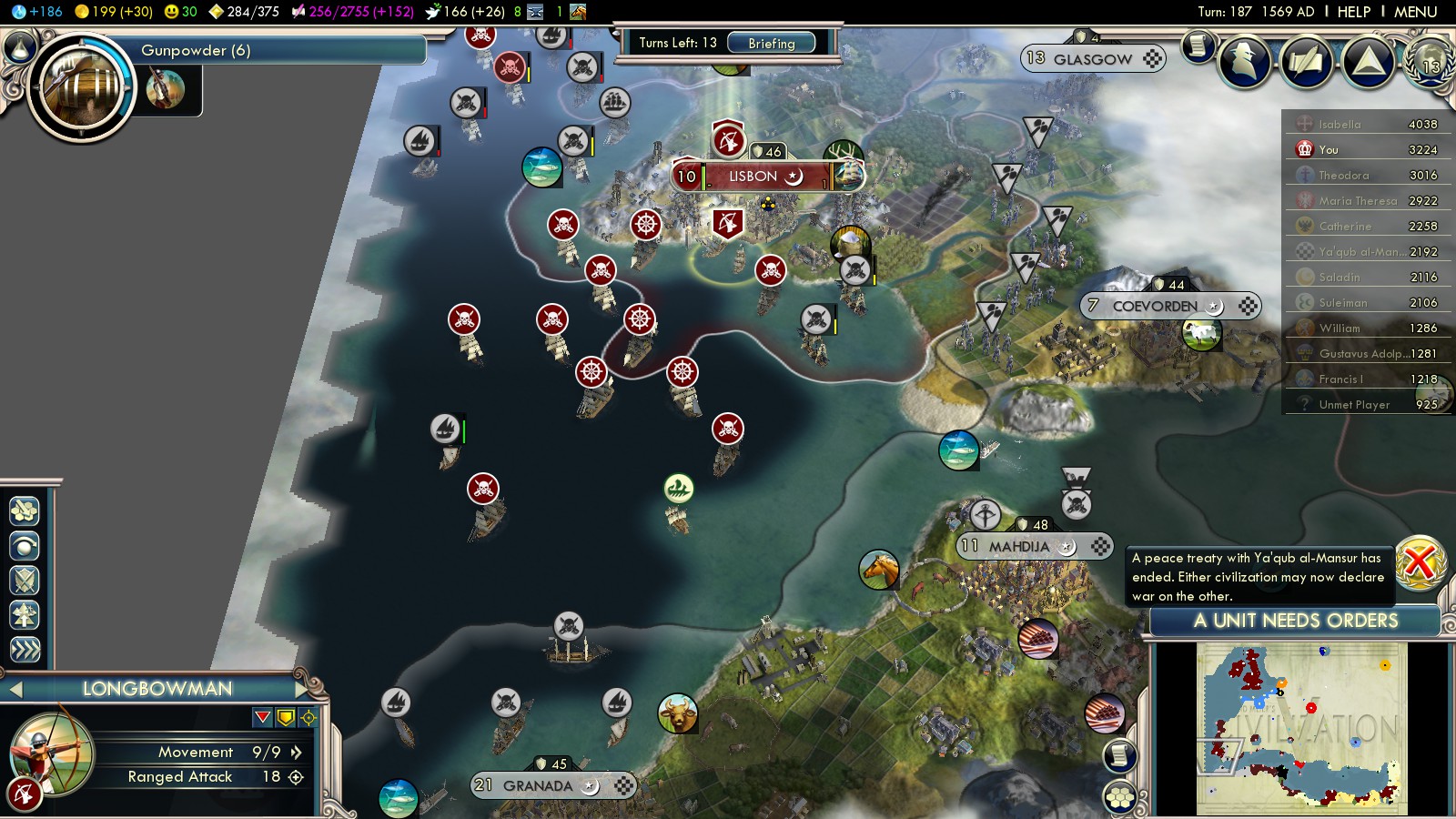Image resolution: width=1456 pixels, height=819 pixels.
Task: Select the Mahdia city banner
Action: coord(1018,547)
